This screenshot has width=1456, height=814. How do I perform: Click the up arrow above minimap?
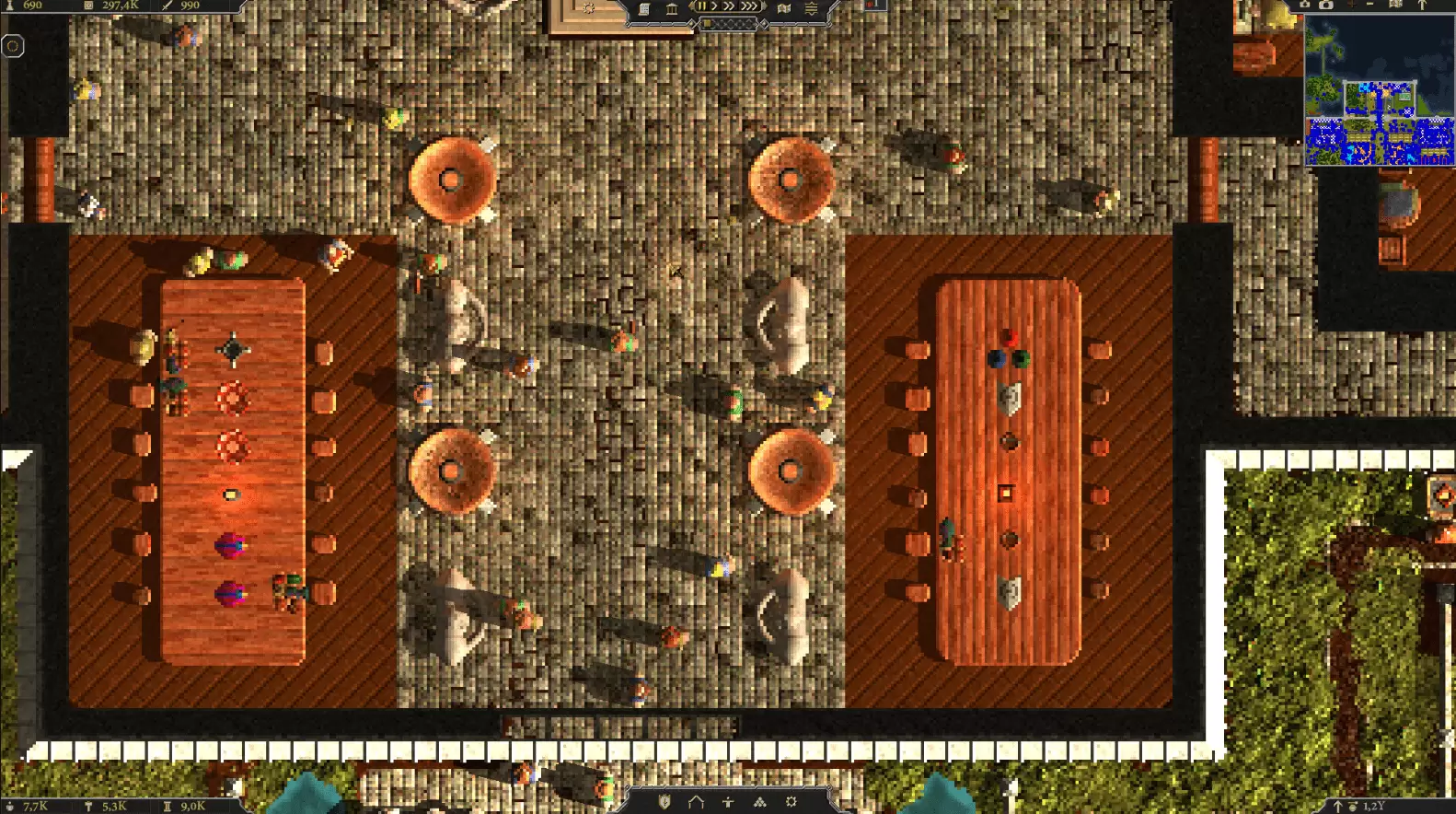1422,5
